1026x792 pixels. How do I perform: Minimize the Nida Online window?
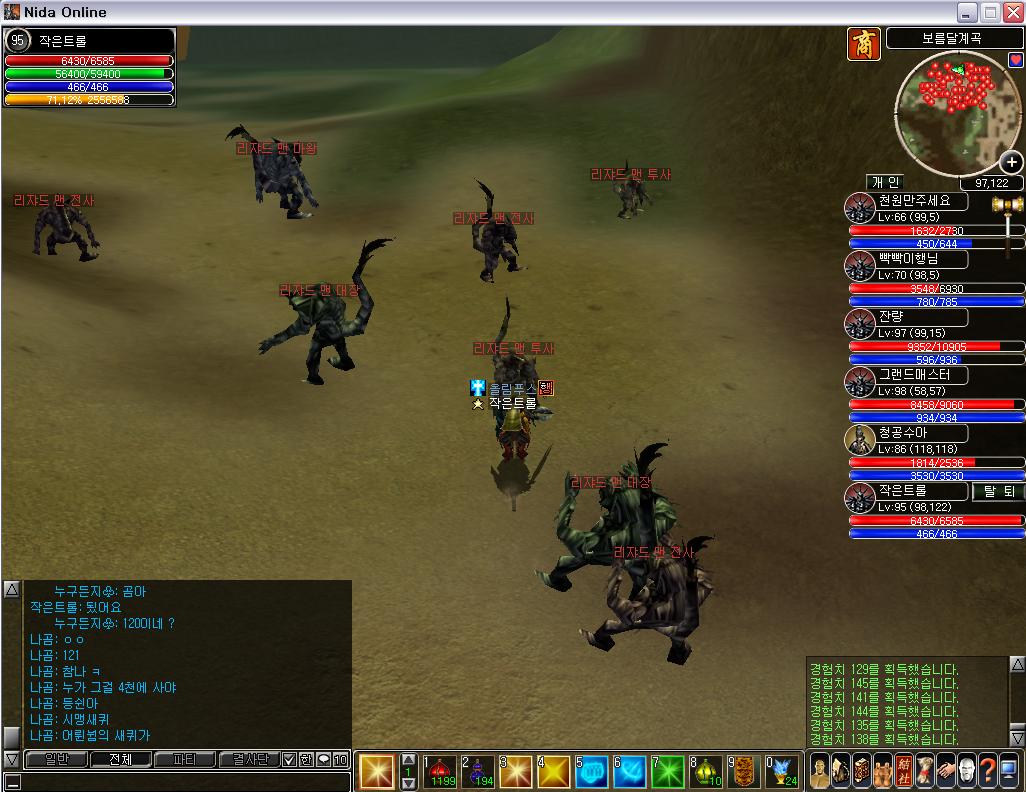point(968,13)
